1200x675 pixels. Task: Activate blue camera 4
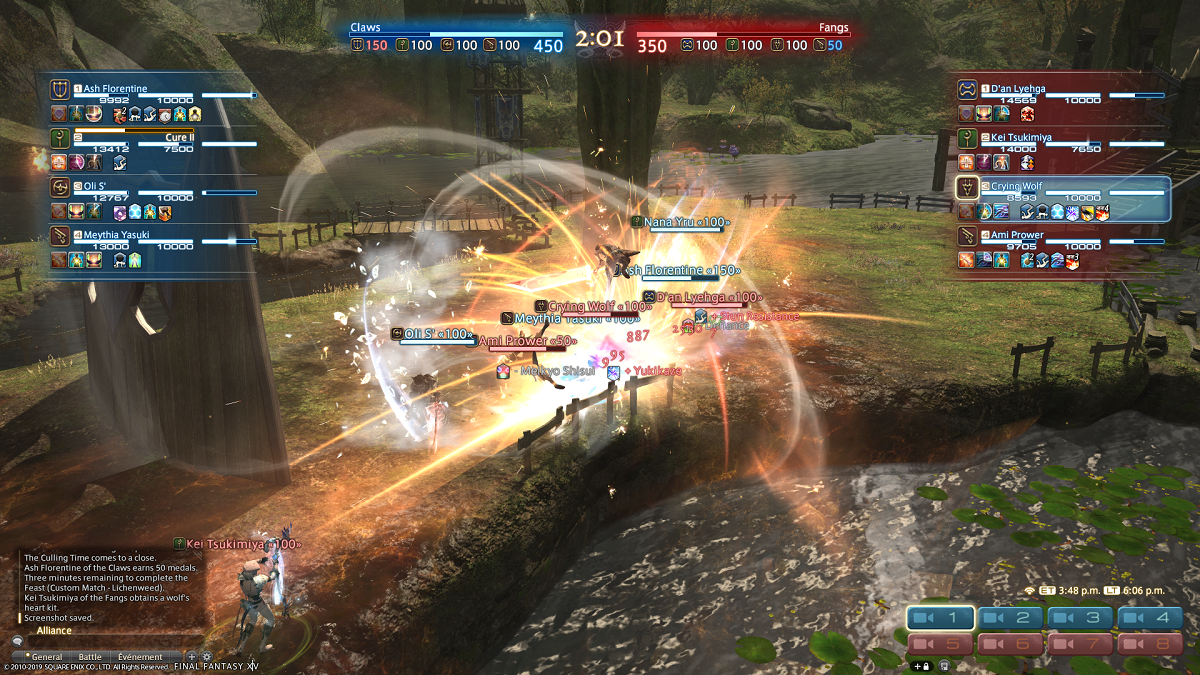[1151, 618]
